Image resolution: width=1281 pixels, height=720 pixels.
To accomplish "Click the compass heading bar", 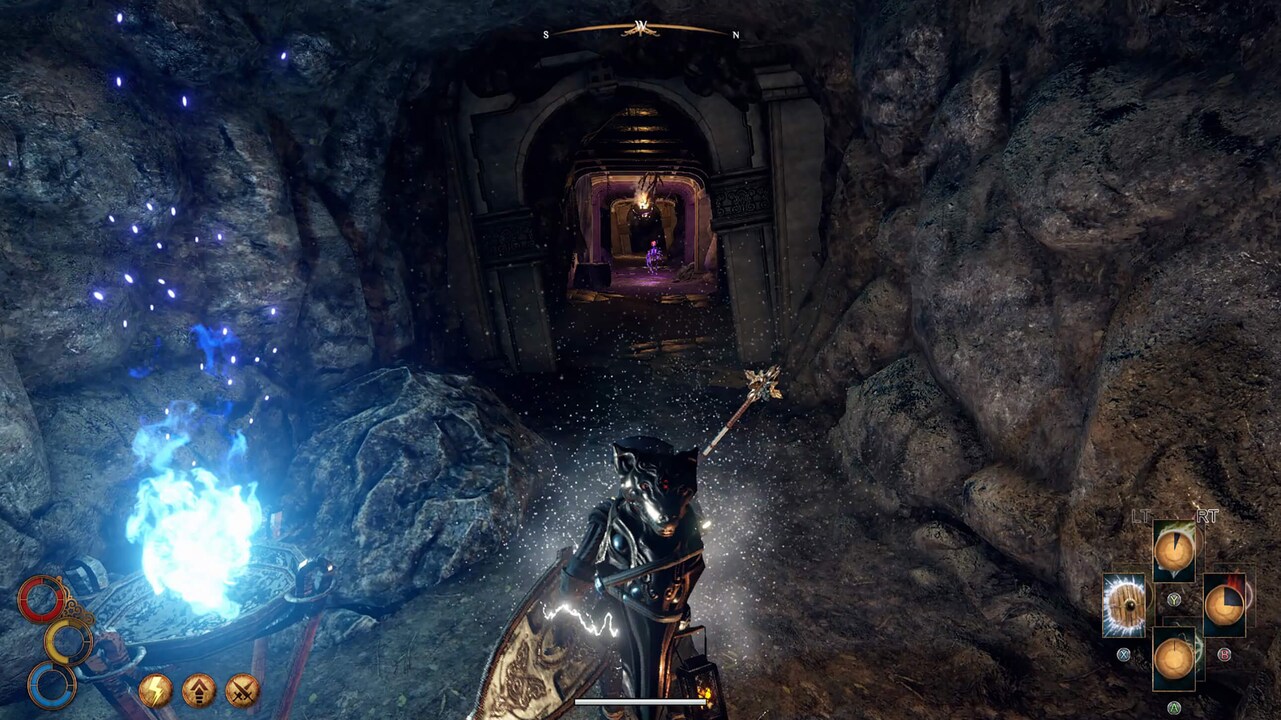I will click(x=640, y=30).
